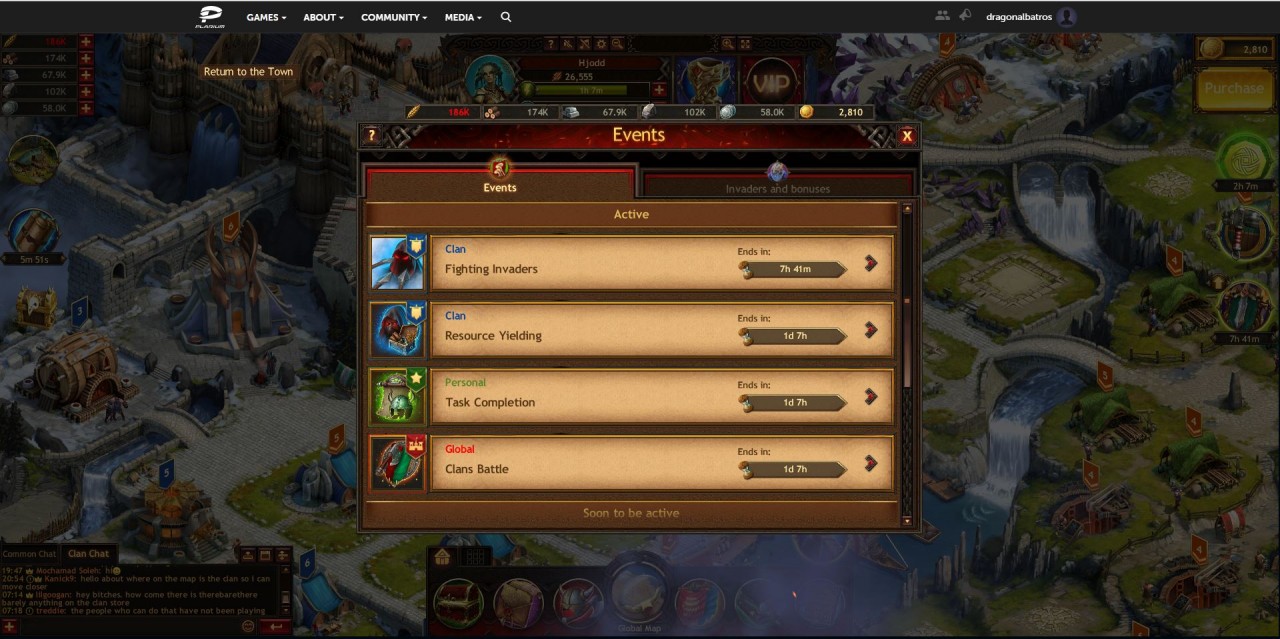
Task: Open the Clans Battle event arrow
Action: tap(870, 463)
